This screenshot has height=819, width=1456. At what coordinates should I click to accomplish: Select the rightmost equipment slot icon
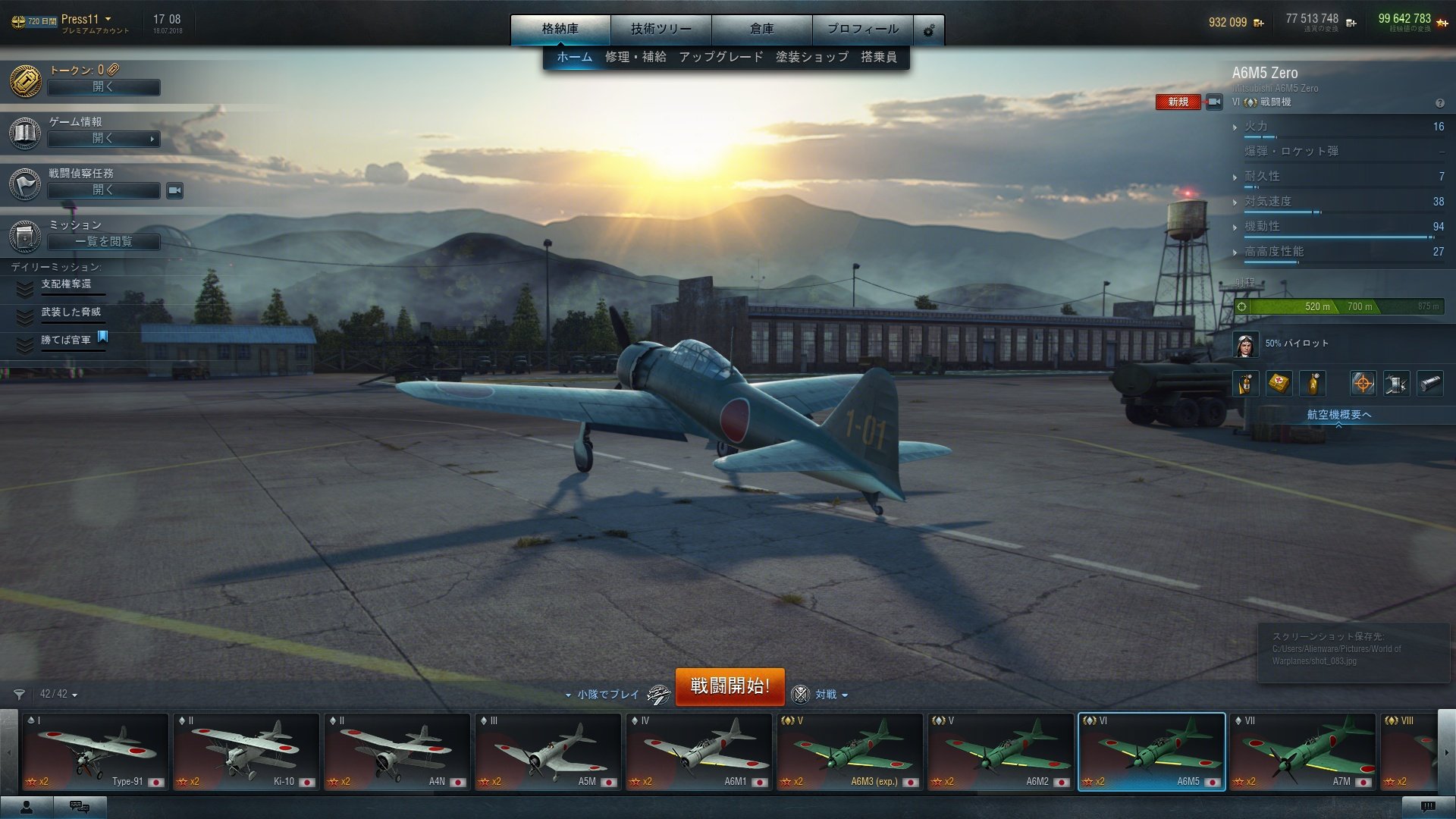pos(1431,383)
